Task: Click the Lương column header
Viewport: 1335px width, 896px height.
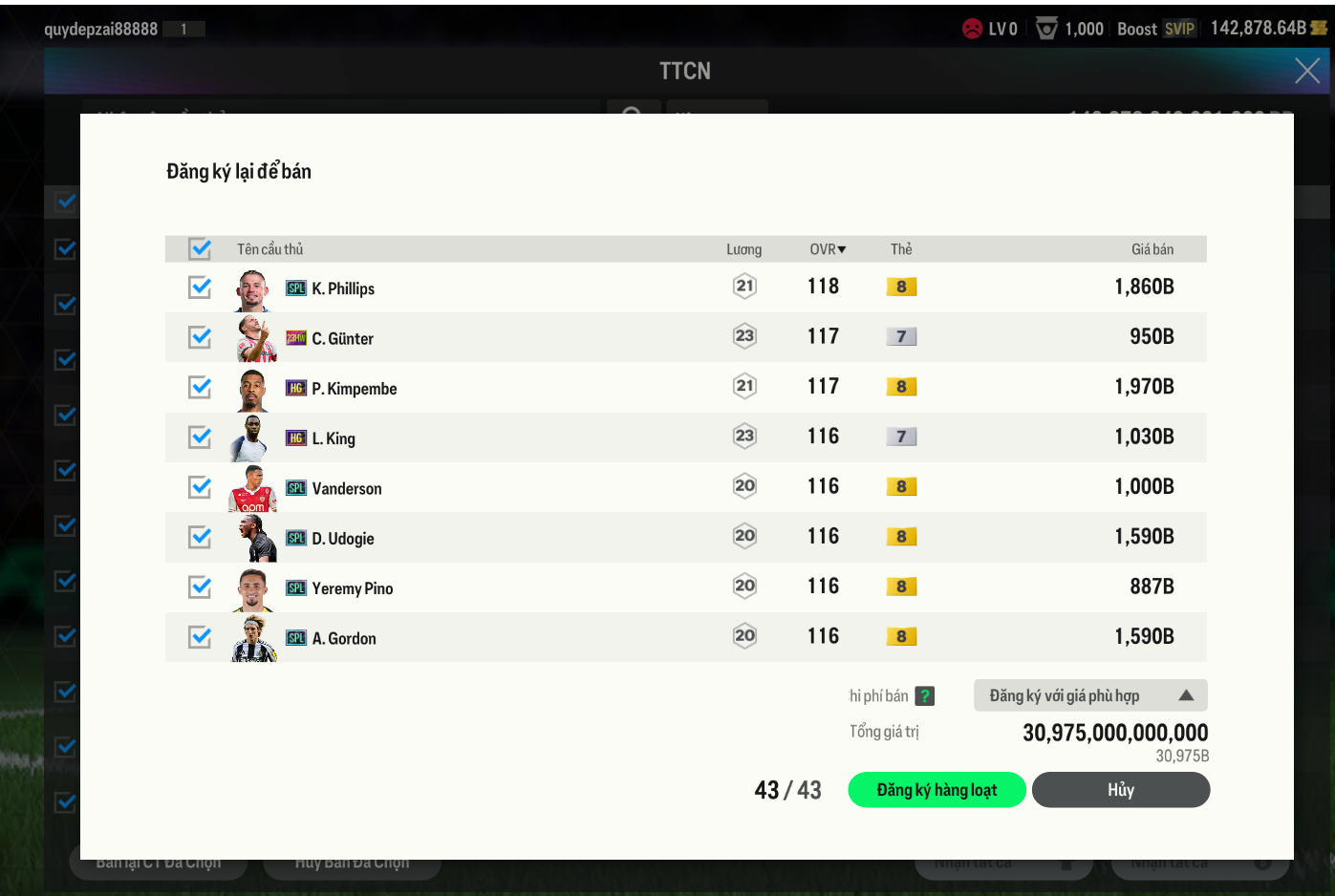Action: [743, 249]
